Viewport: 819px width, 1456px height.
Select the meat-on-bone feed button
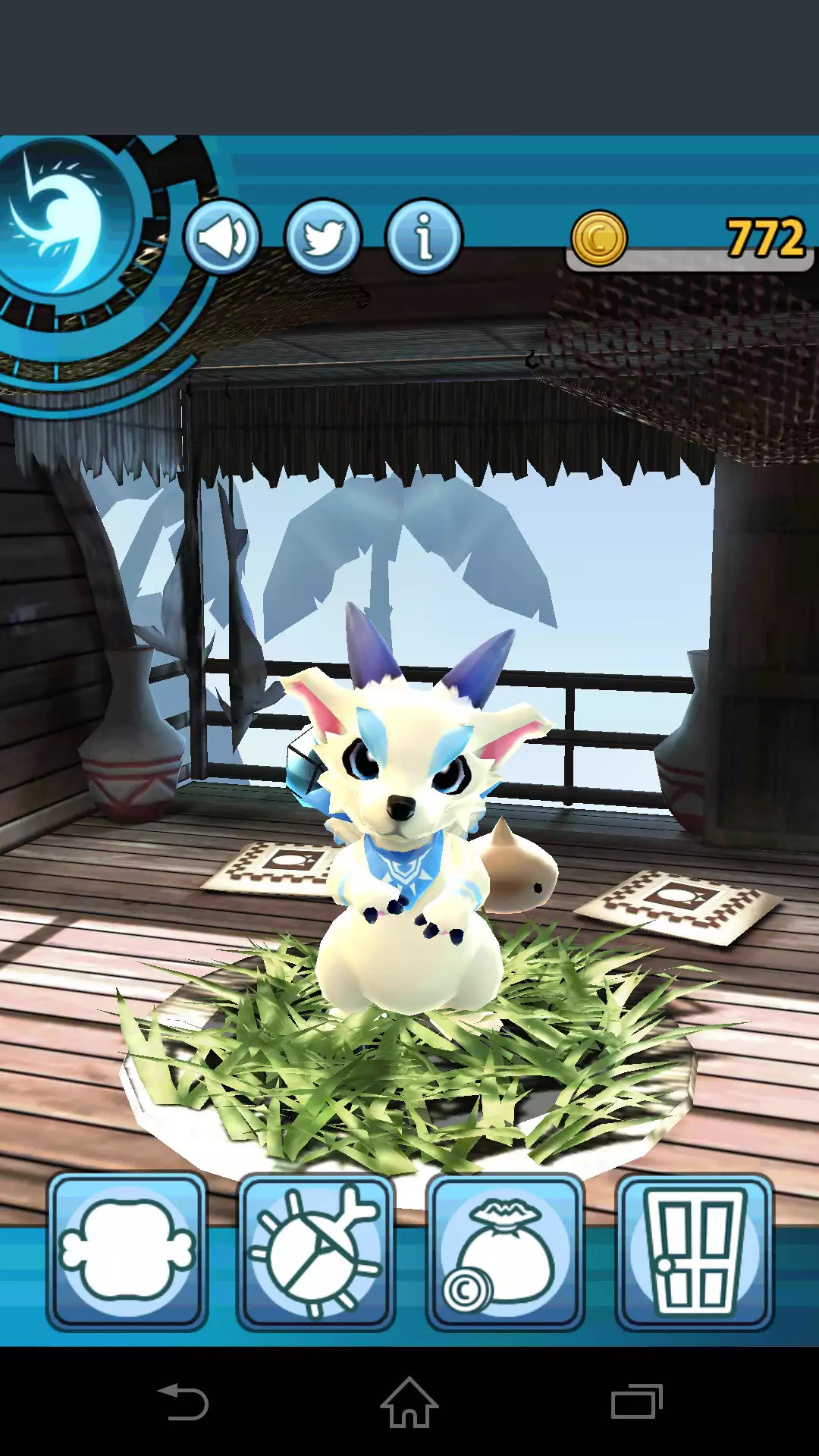pos(127,1251)
